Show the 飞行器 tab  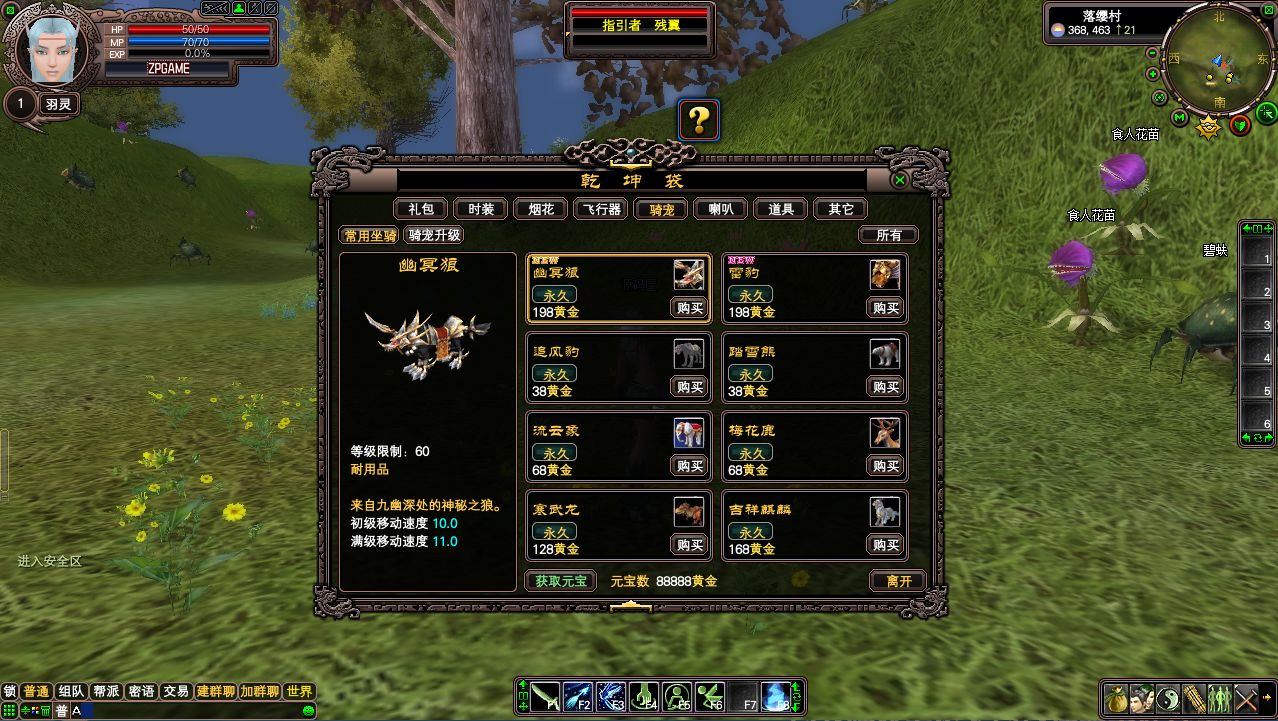[601, 209]
